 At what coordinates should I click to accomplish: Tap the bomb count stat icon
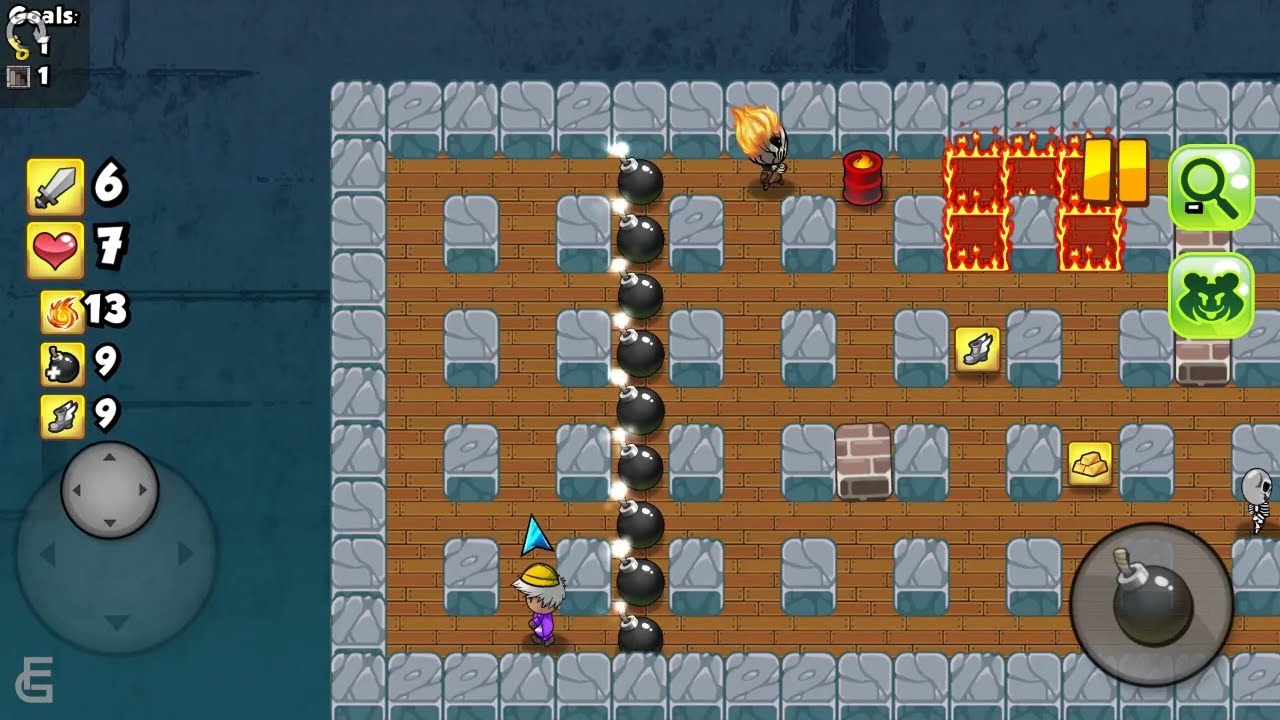62,364
